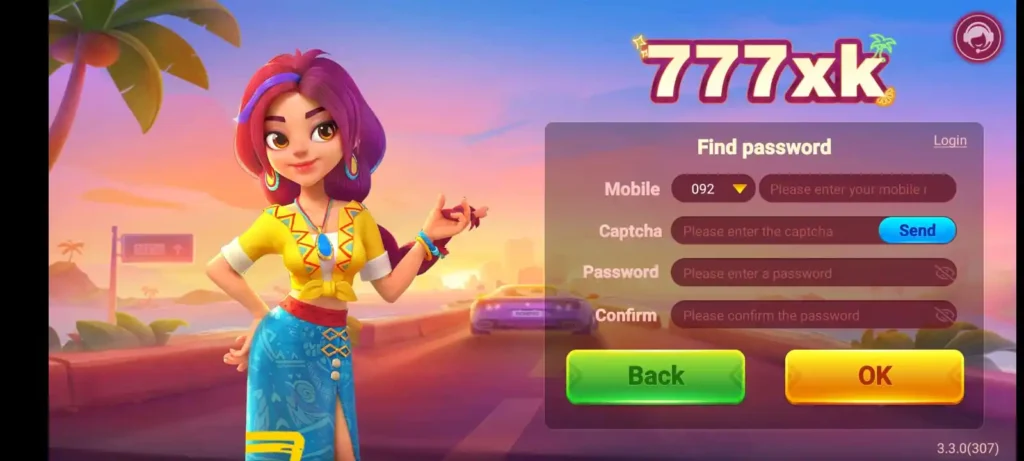Select the captcha entry field
The image size is (1024, 461).
[773, 231]
